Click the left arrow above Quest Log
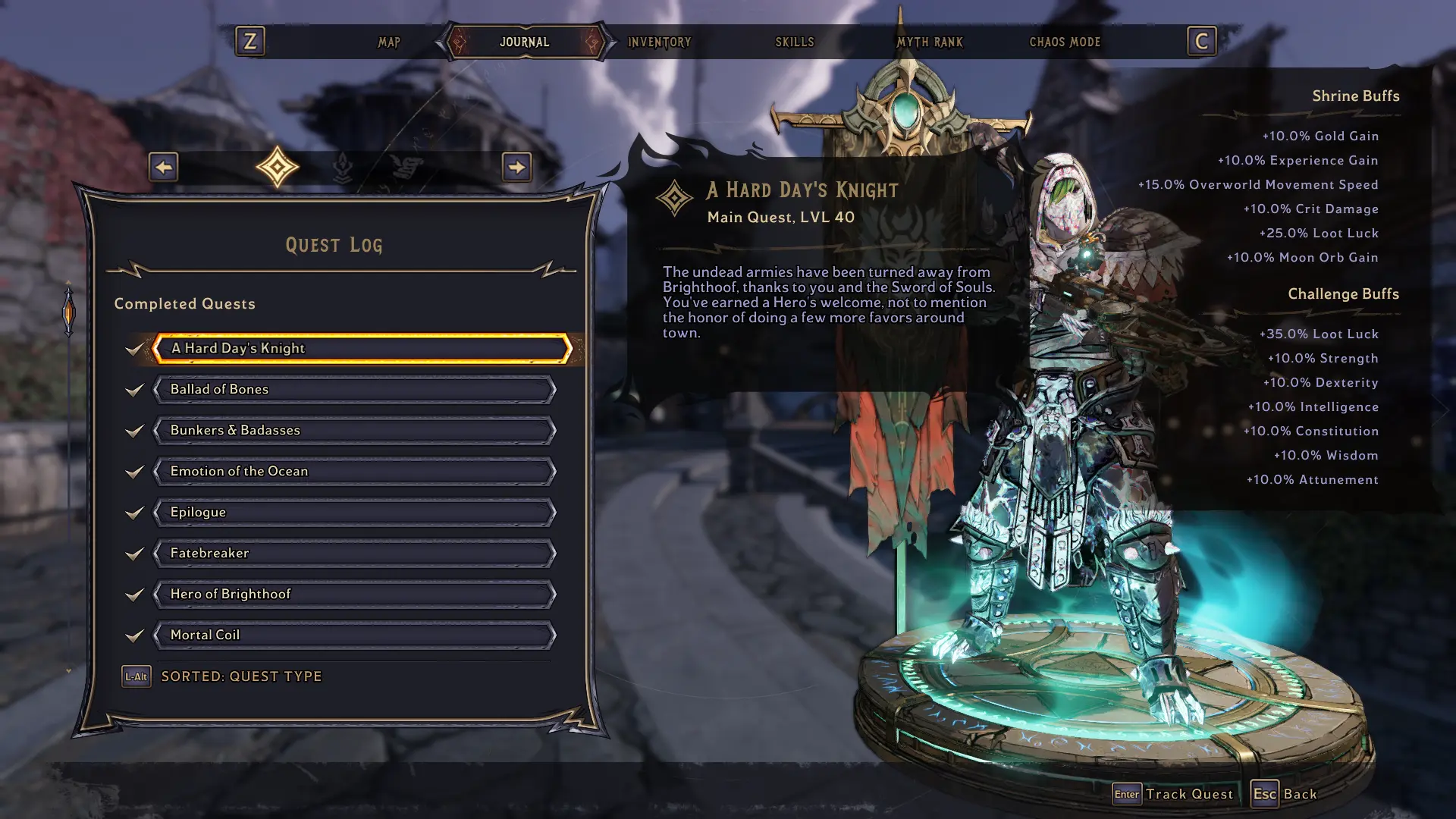Viewport: 1456px width, 819px height. point(164,167)
